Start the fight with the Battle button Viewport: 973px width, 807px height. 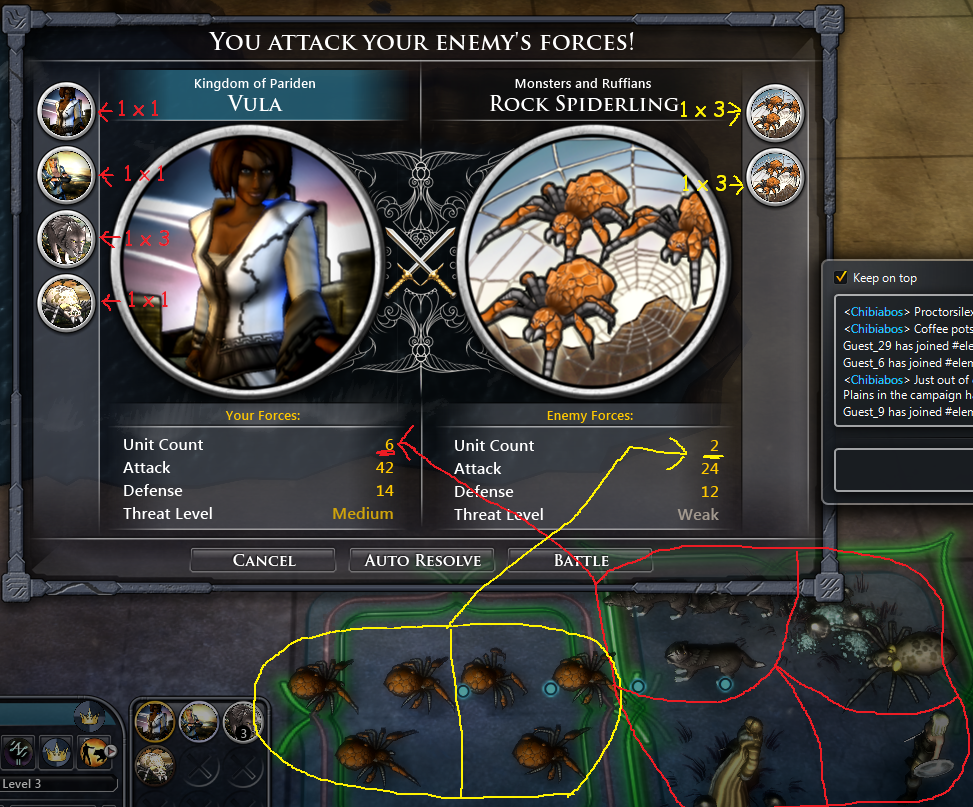click(x=581, y=560)
